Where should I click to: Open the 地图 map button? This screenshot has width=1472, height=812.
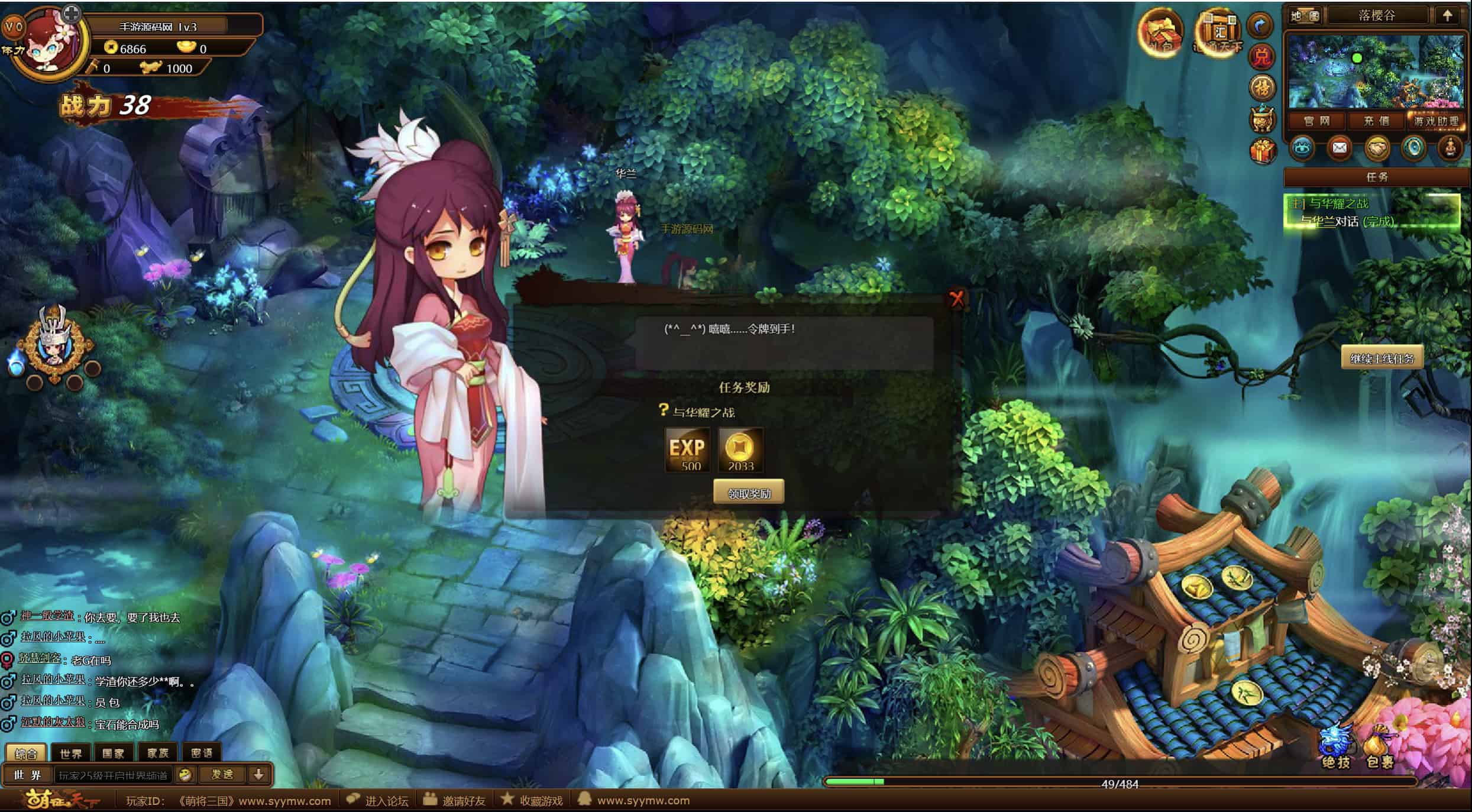pos(1305,16)
